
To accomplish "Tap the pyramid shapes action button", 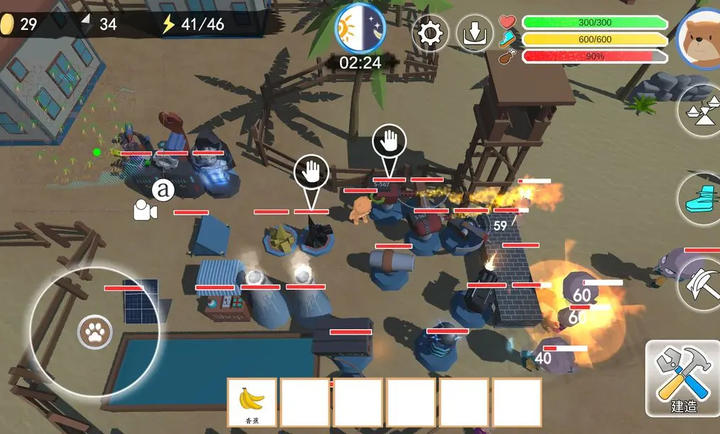I will [701, 110].
